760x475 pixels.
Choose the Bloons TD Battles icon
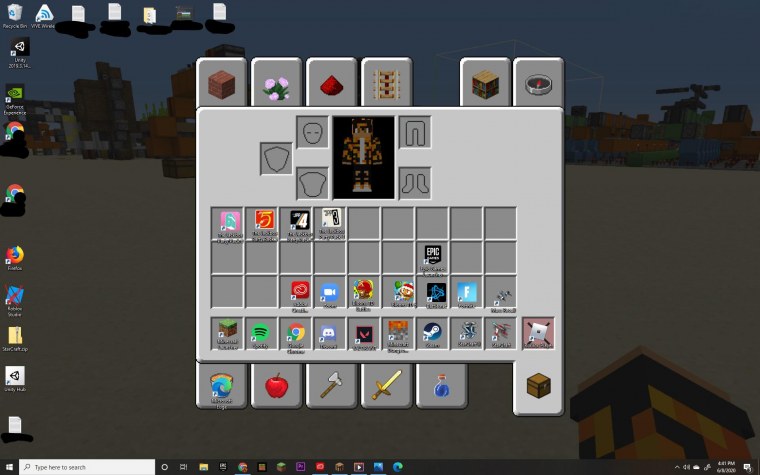pos(364,292)
